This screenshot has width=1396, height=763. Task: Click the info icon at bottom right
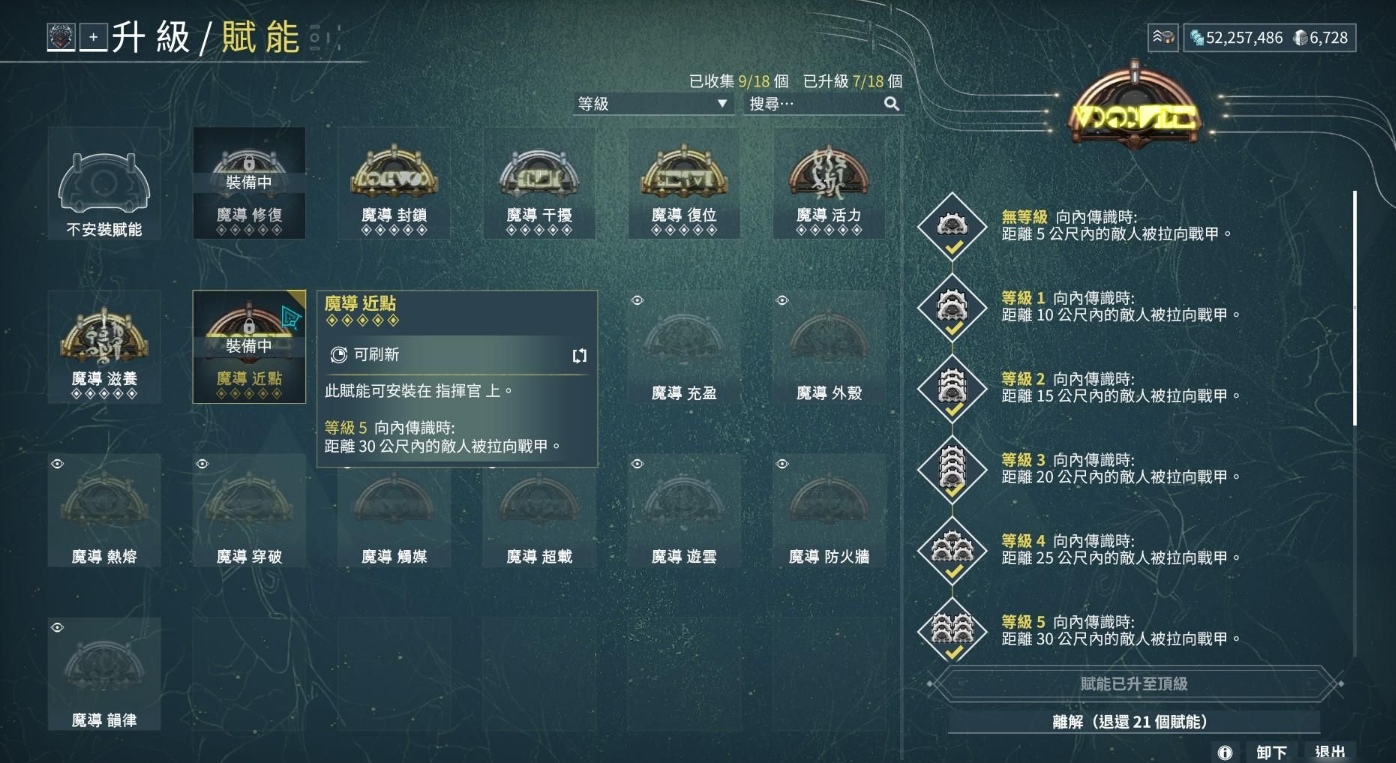(1225, 753)
